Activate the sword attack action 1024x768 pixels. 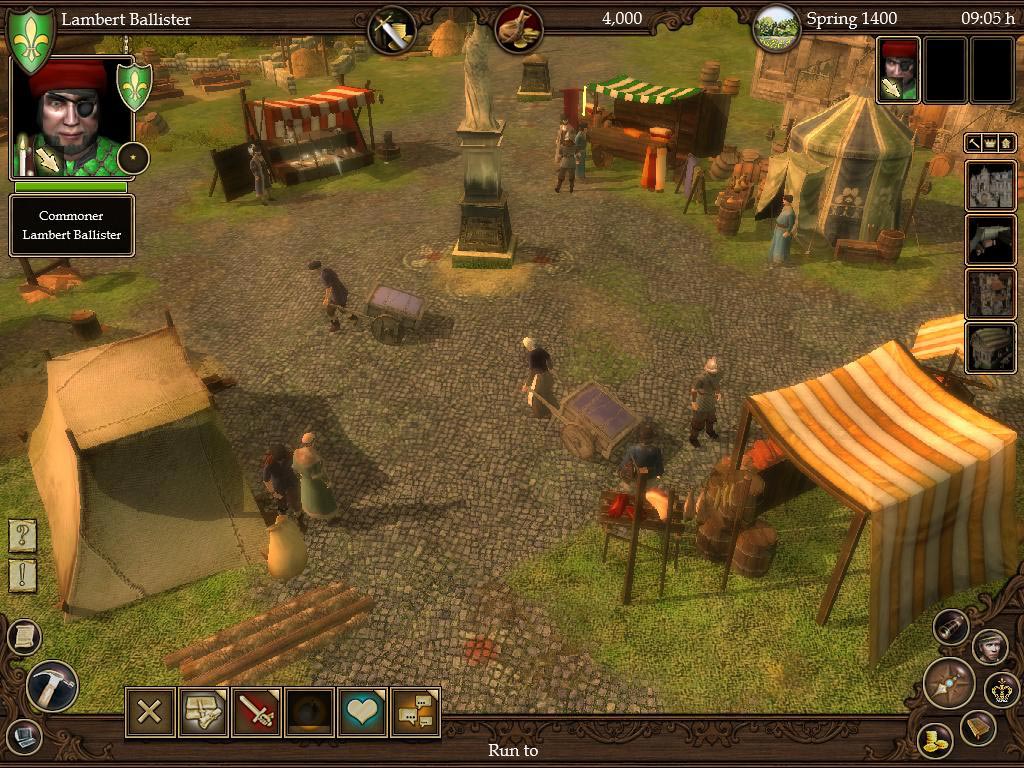click(256, 712)
